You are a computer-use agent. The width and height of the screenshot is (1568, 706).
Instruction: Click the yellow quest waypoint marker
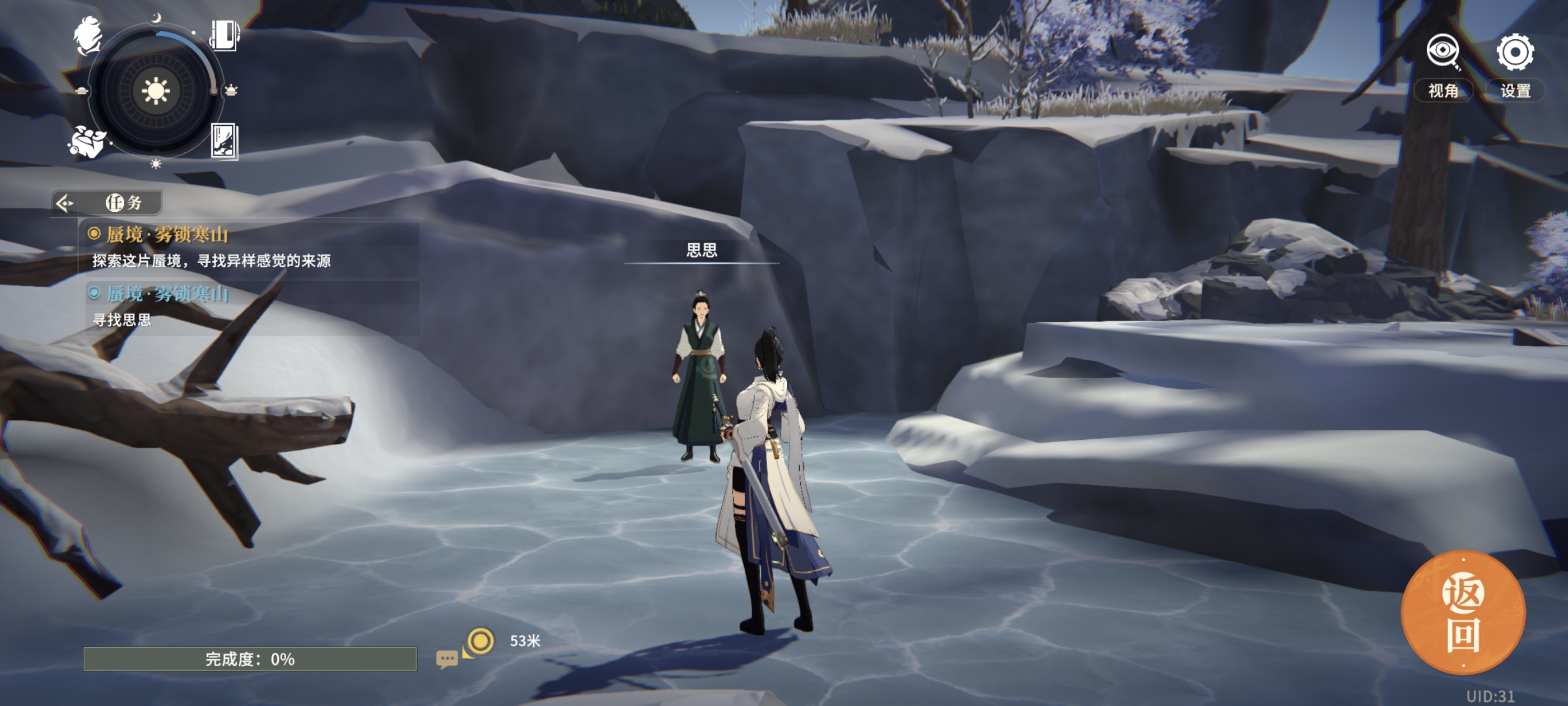point(480,641)
